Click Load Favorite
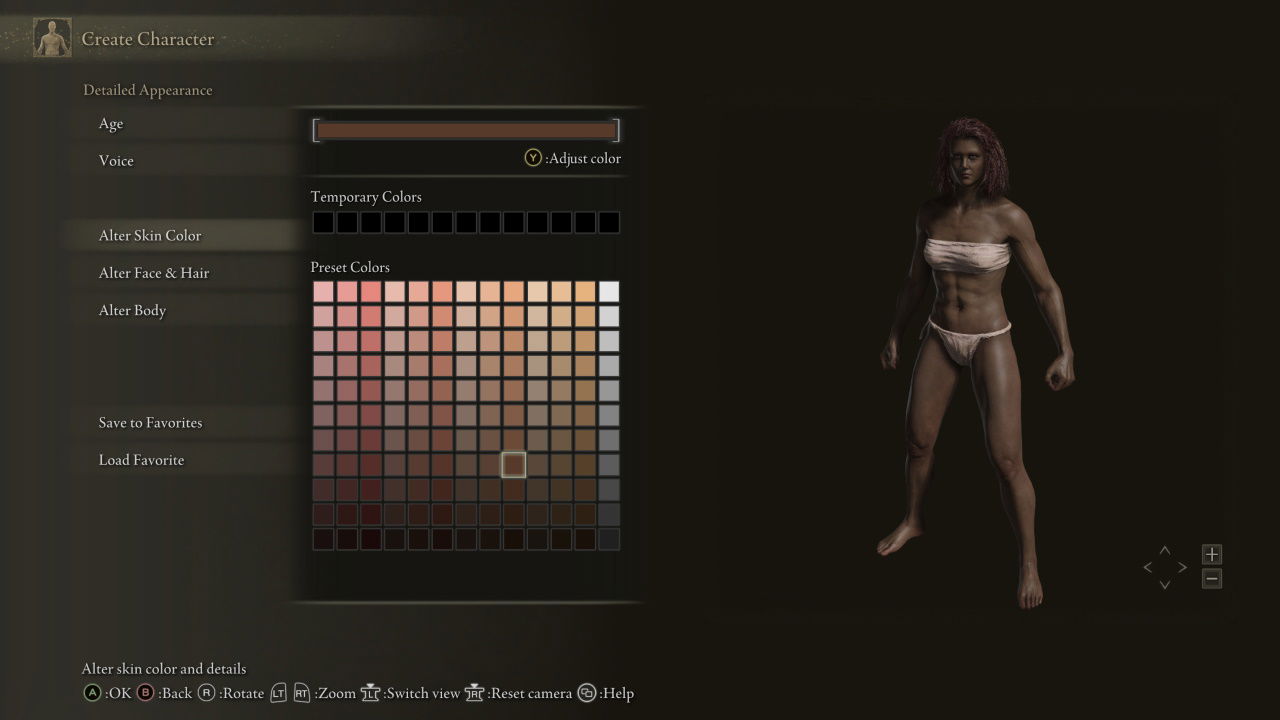This screenshot has height=720, width=1280. point(142,459)
